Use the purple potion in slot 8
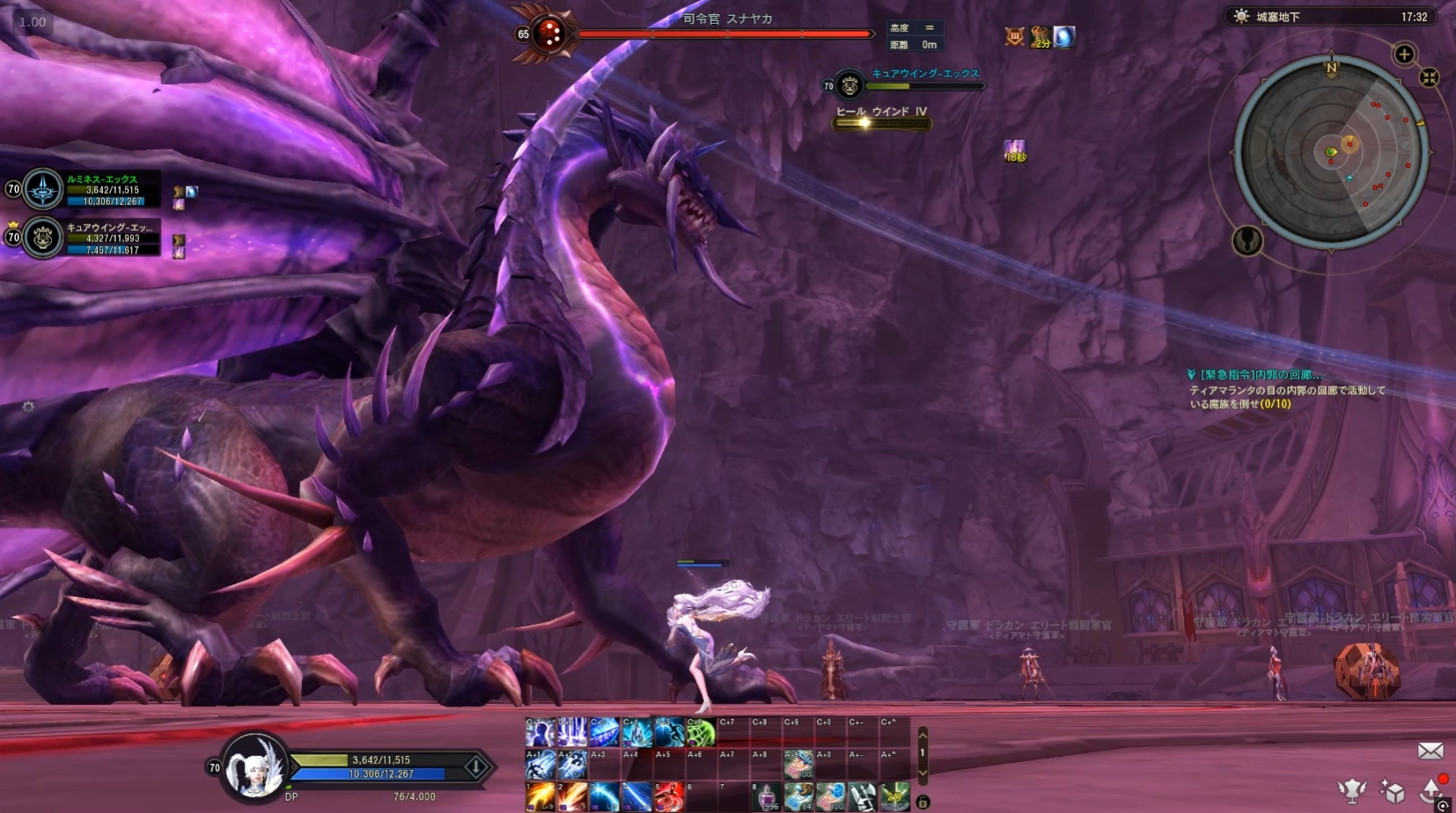Screen dimensions: 1456x813 pyautogui.click(x=767, y=796)
